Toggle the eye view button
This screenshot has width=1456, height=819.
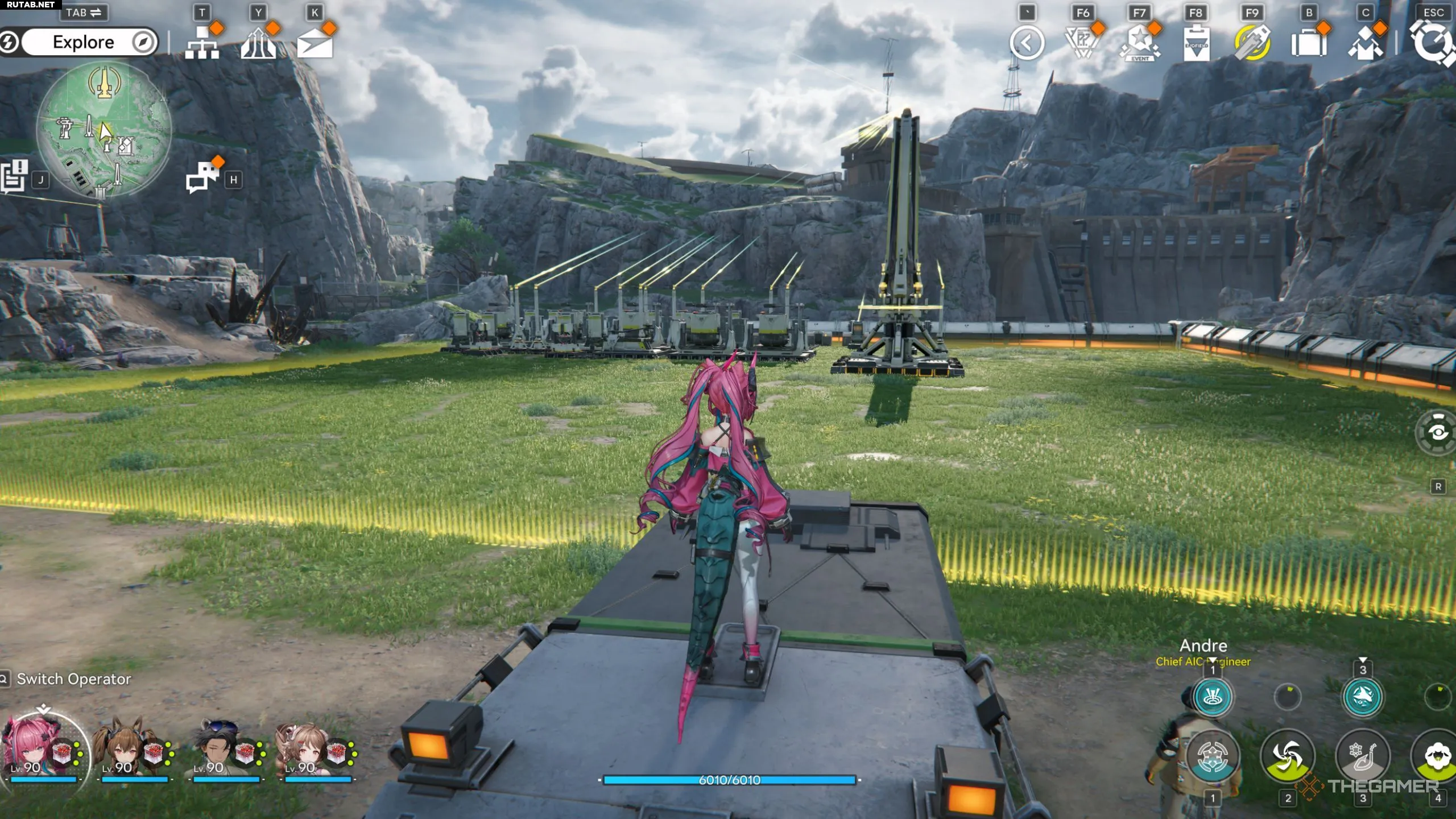1437,433
